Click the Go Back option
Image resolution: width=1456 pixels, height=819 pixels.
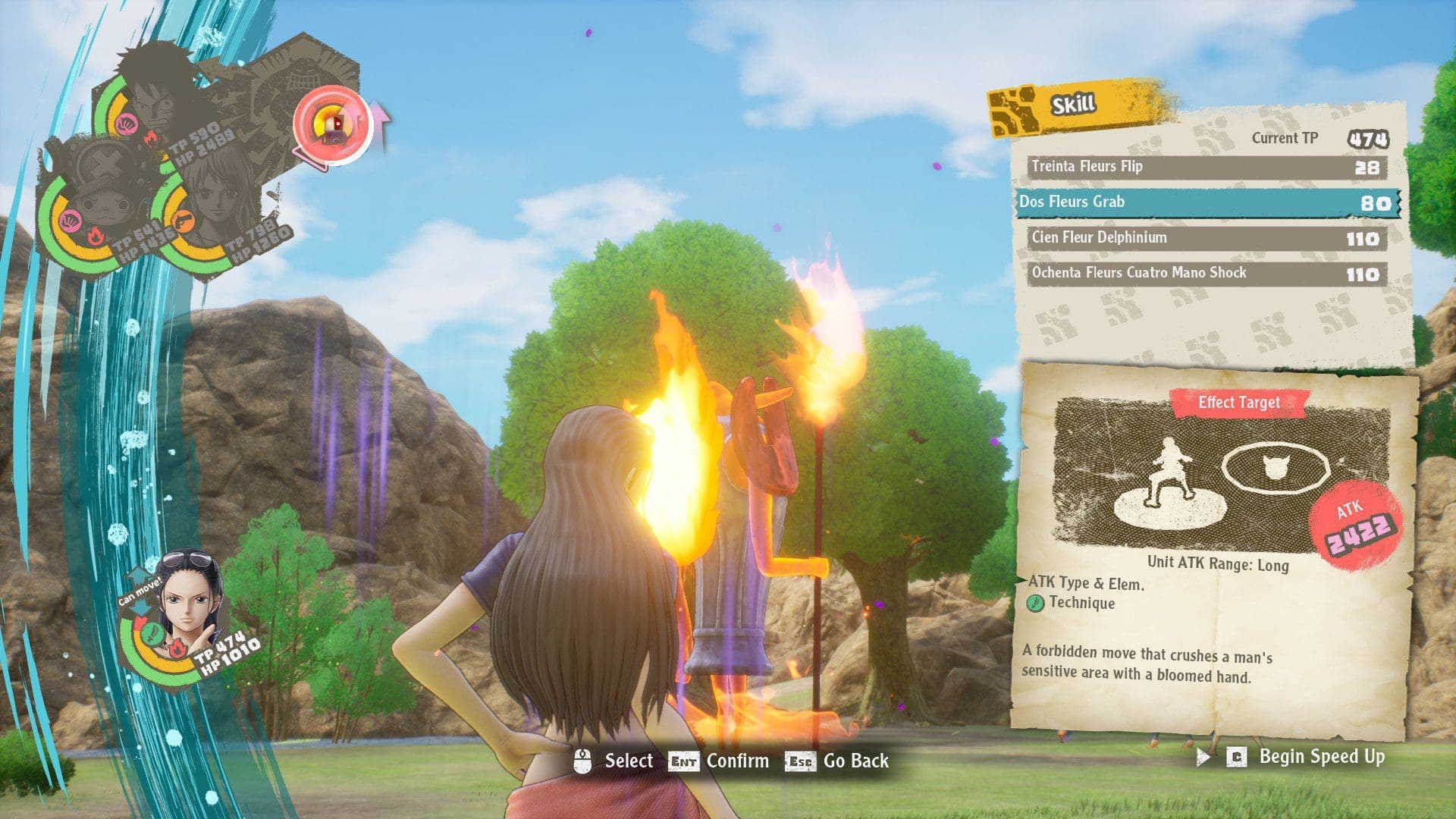[x=855, y=761]
